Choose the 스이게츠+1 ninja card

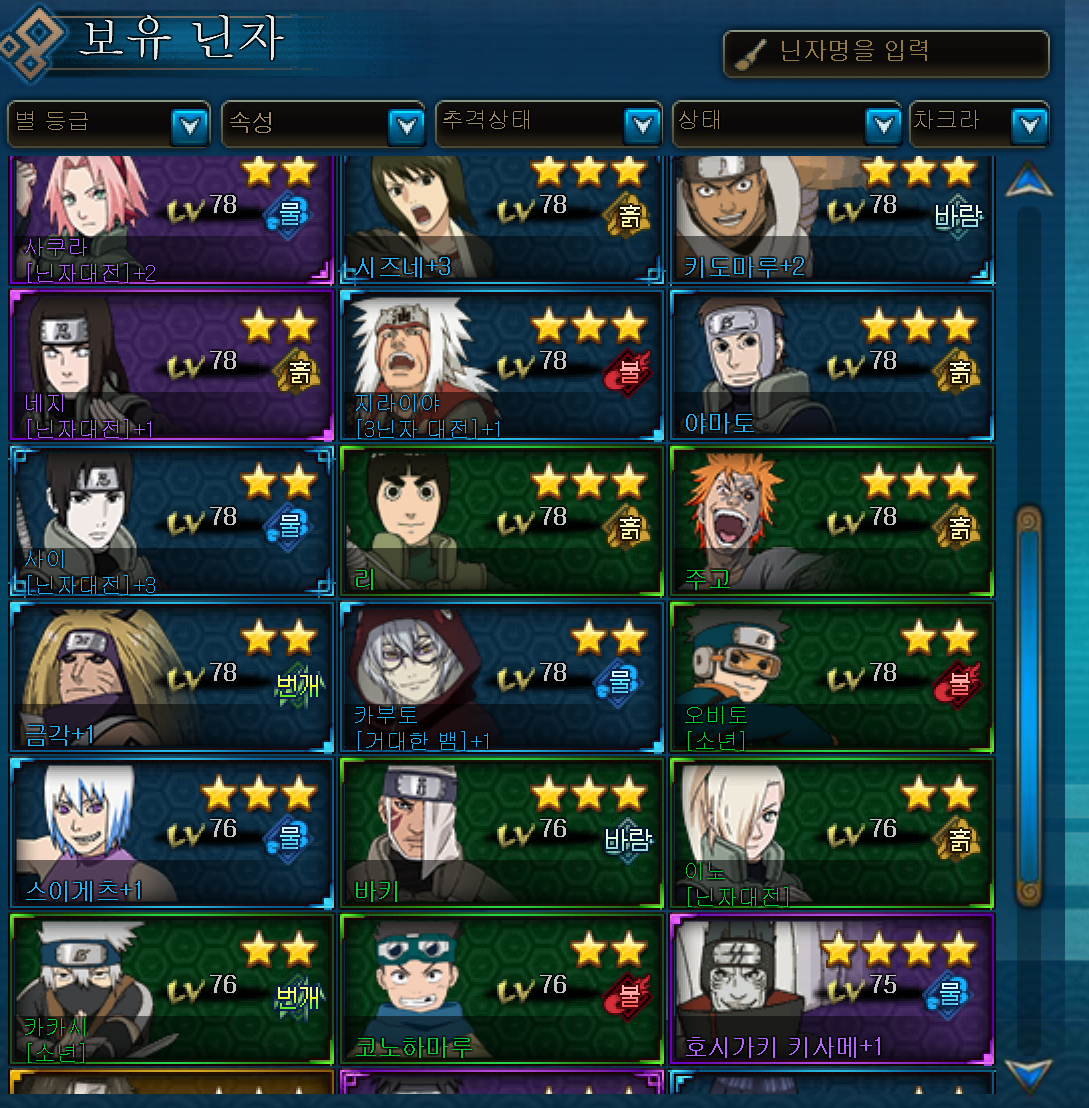pyautogui.click(x=171, y=833)
